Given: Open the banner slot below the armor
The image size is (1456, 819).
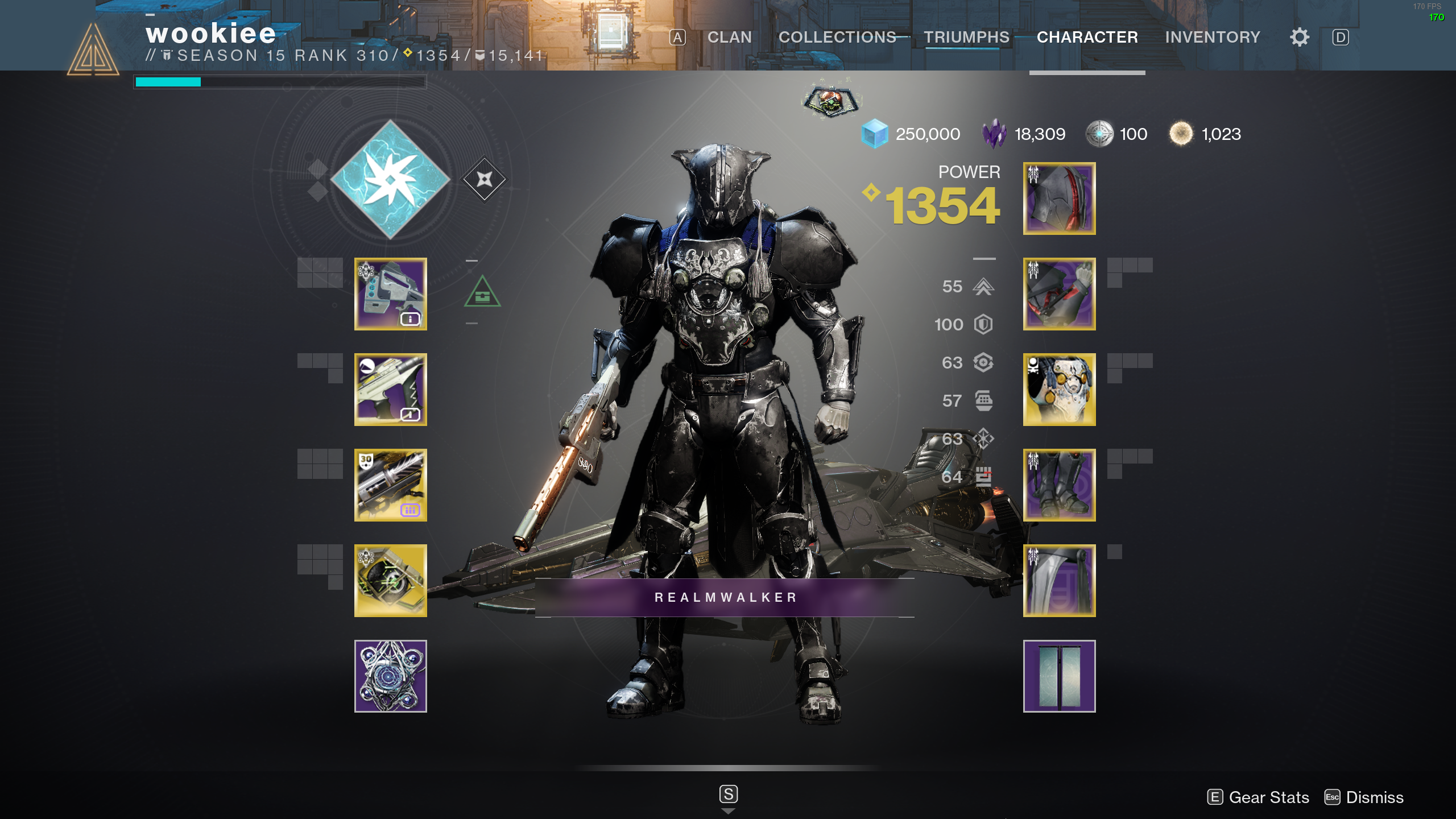Looking at the screenshot, I should coord(1059,676).
